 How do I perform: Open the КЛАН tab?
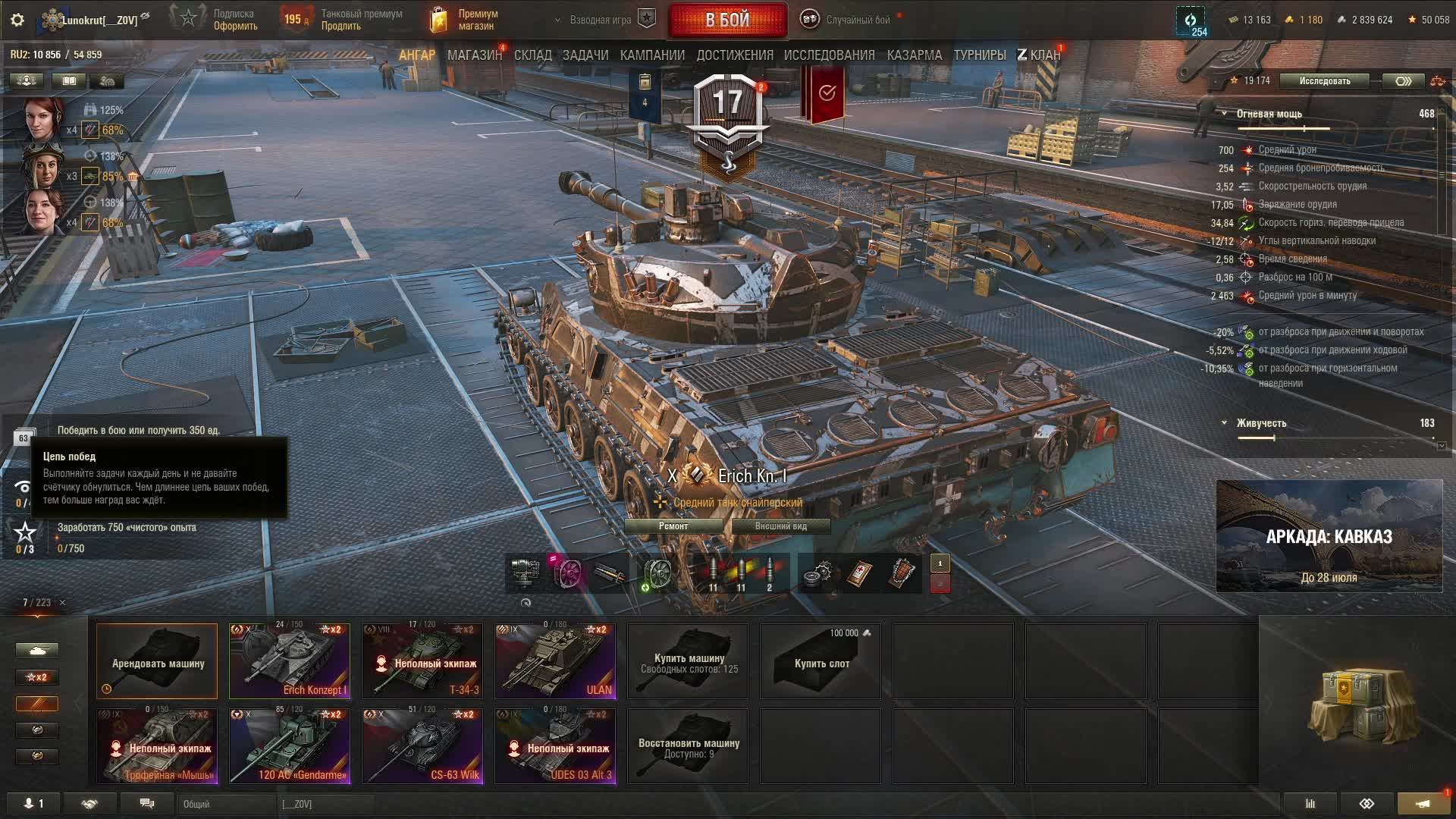(1039, 55)
